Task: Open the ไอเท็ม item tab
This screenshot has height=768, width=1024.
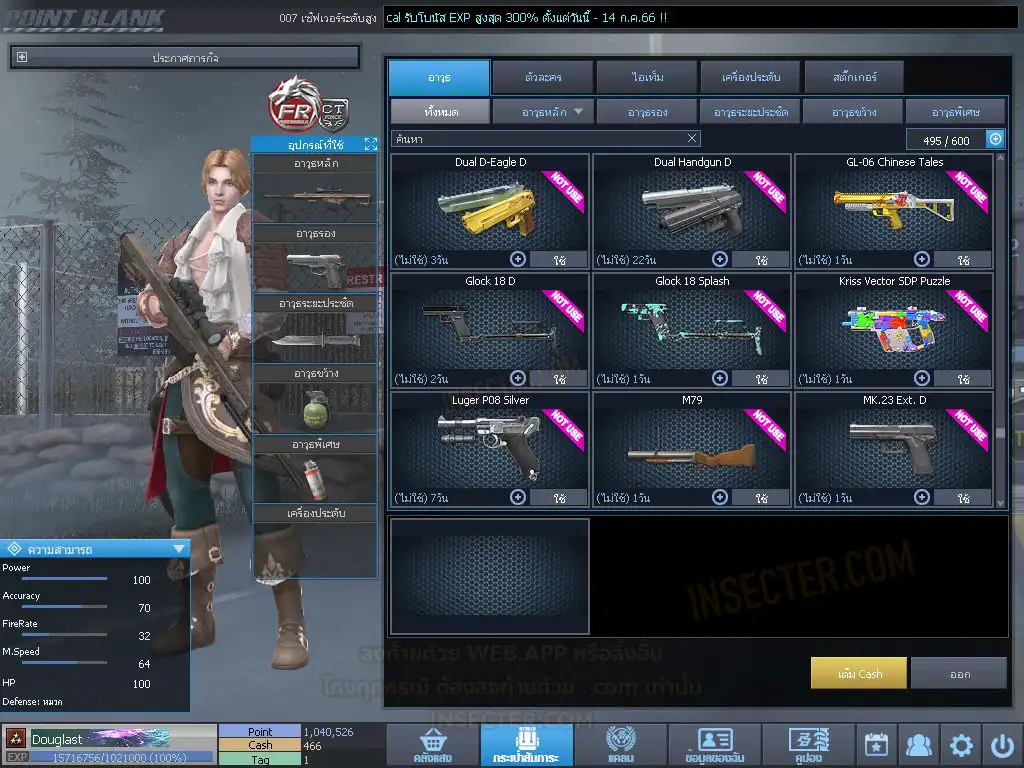Action: click(x=647, y=77)
